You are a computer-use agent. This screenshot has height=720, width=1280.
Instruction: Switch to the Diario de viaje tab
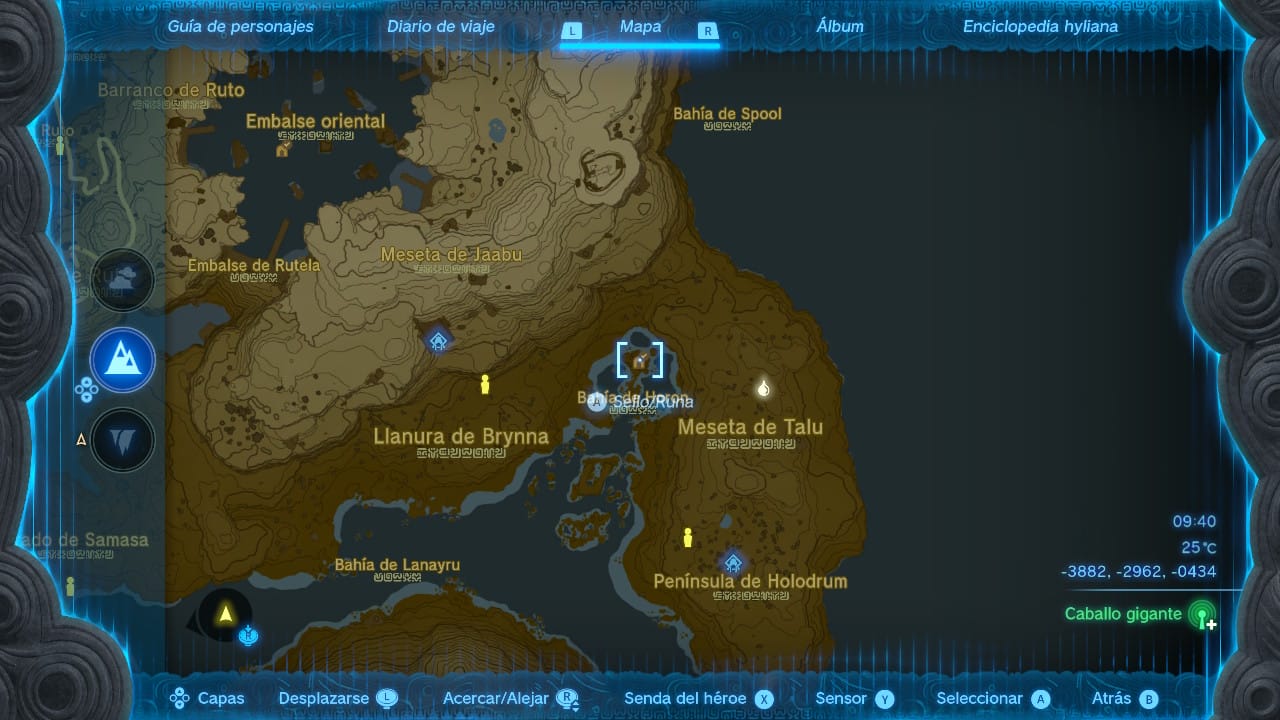[x=441, y=27]
